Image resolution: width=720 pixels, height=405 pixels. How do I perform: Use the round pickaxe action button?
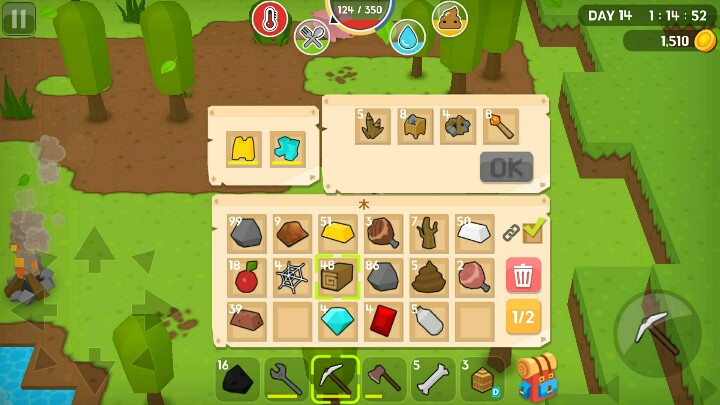click(657, 334)
